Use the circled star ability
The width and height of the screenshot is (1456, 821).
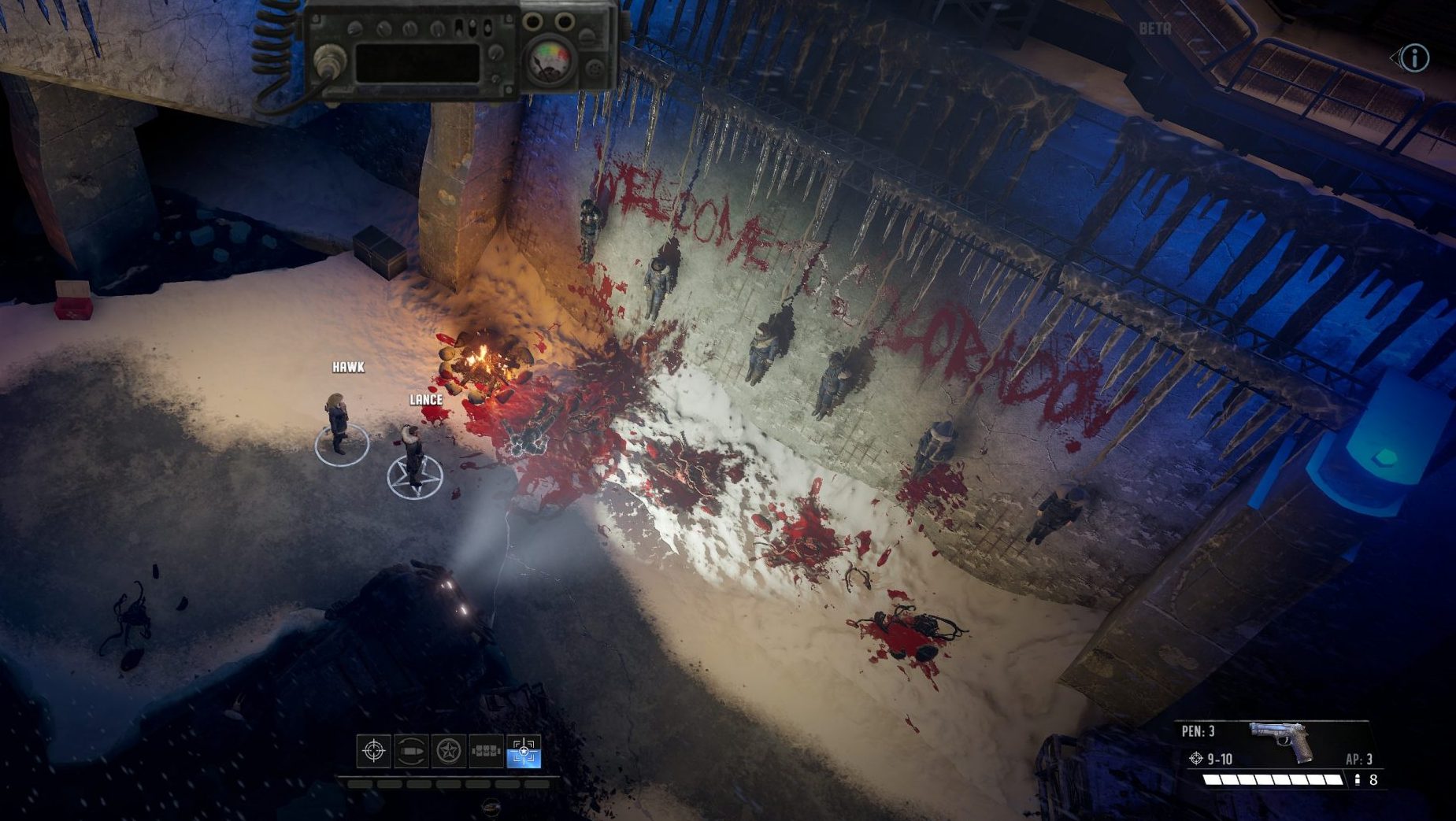tap(449, 751)
